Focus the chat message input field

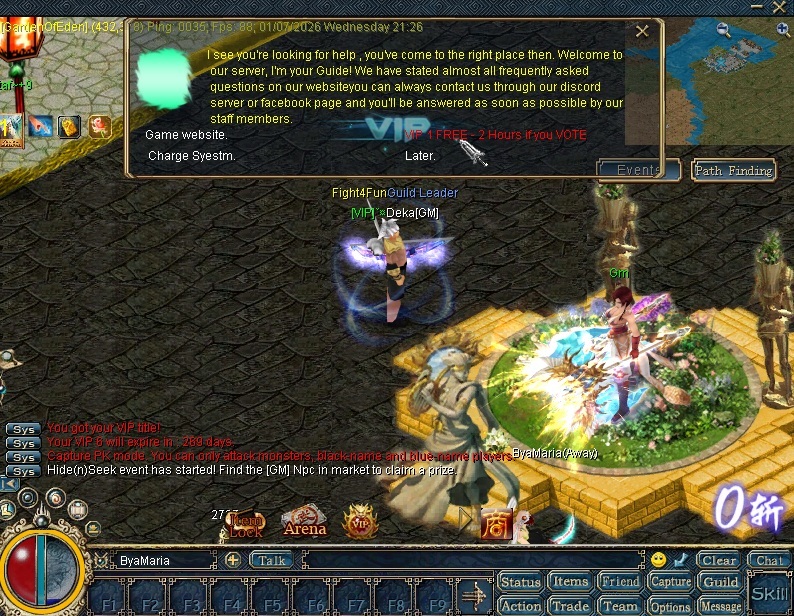click(470, 561)
